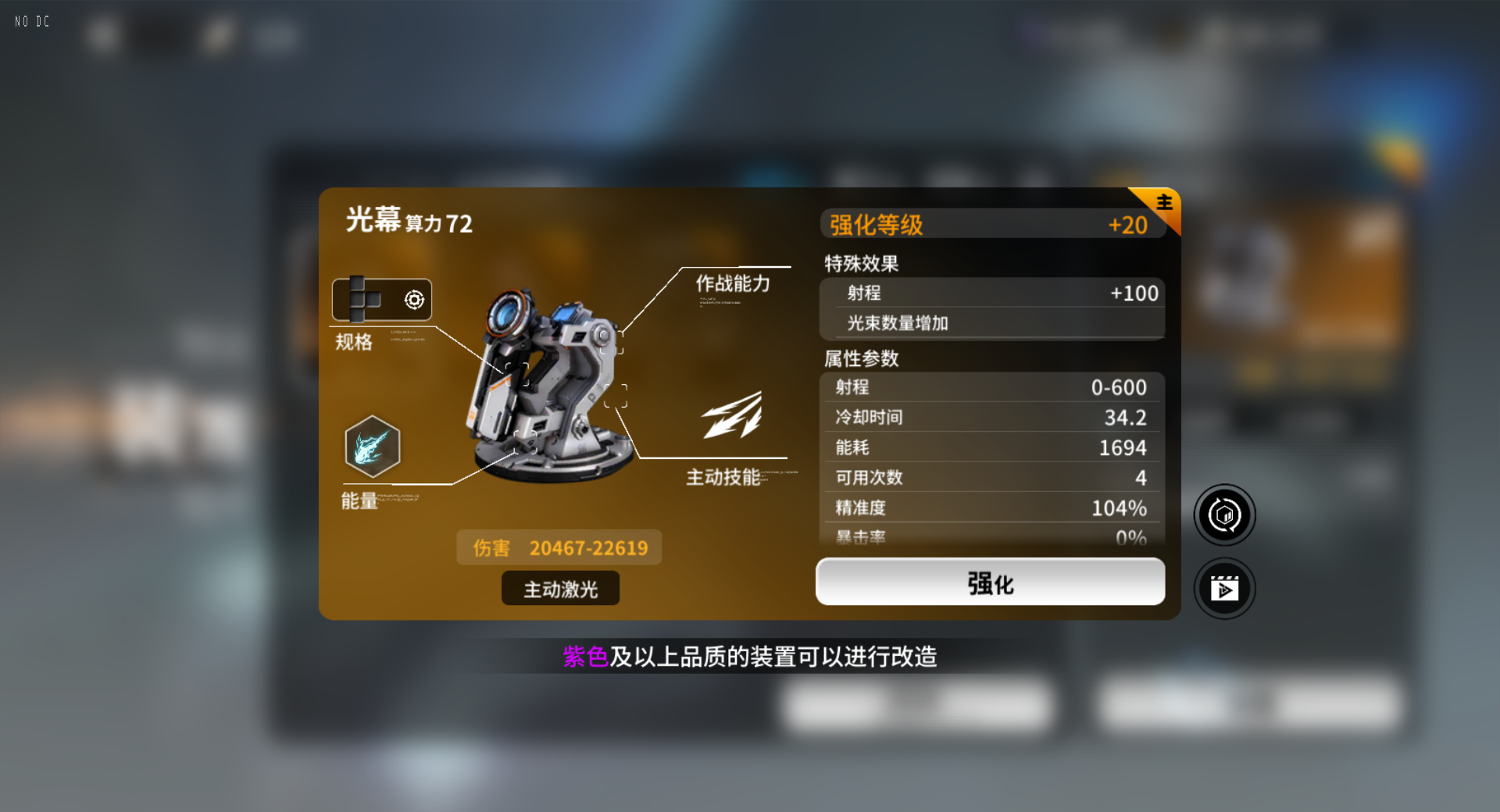Image resolution: width=1500 pixels, height=812 pixels.
Task: Open the device conversion circular icon
Action: coord(1224,515)
